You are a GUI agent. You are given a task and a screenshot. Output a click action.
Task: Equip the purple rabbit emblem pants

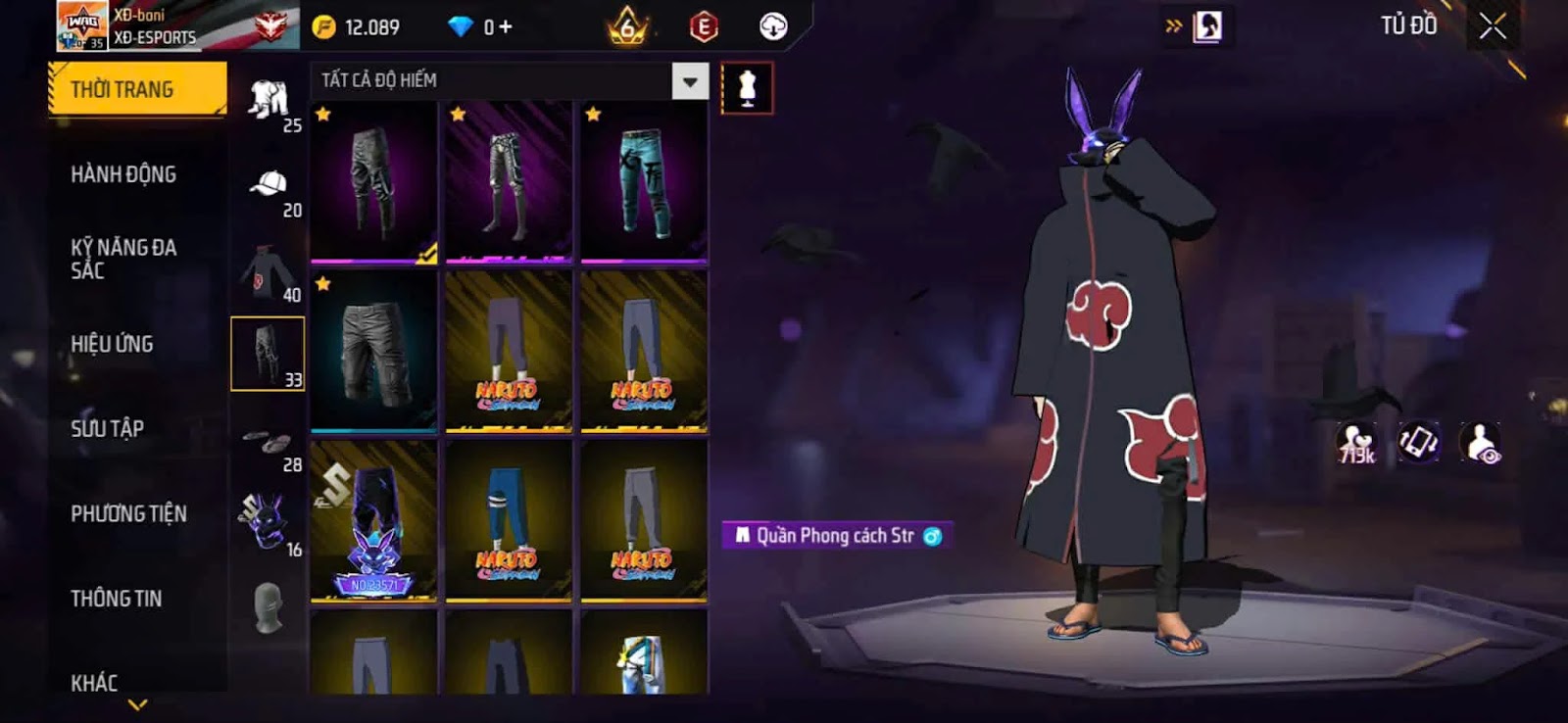pos(373,520)
